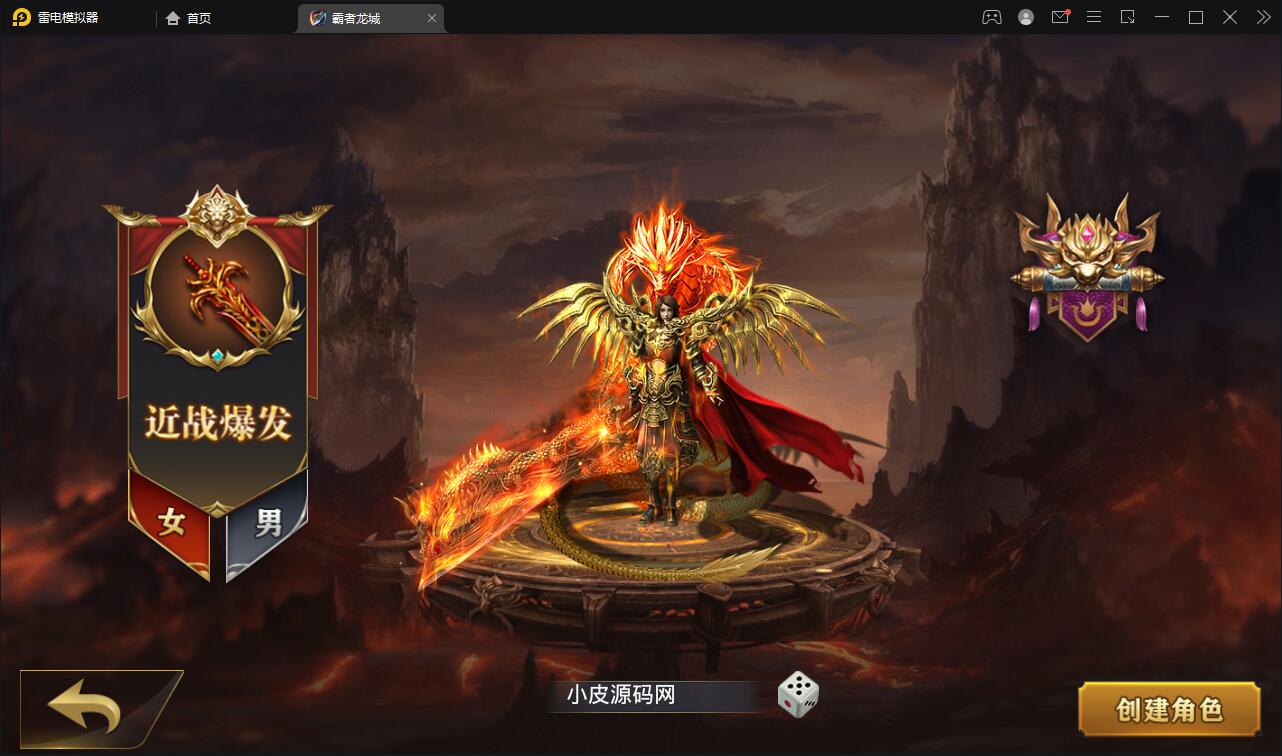The height and width of the screenshot is (756, 1282).
Task: Expand the sidebar with the double-arrow chevron
Action: coord(1261,17)
